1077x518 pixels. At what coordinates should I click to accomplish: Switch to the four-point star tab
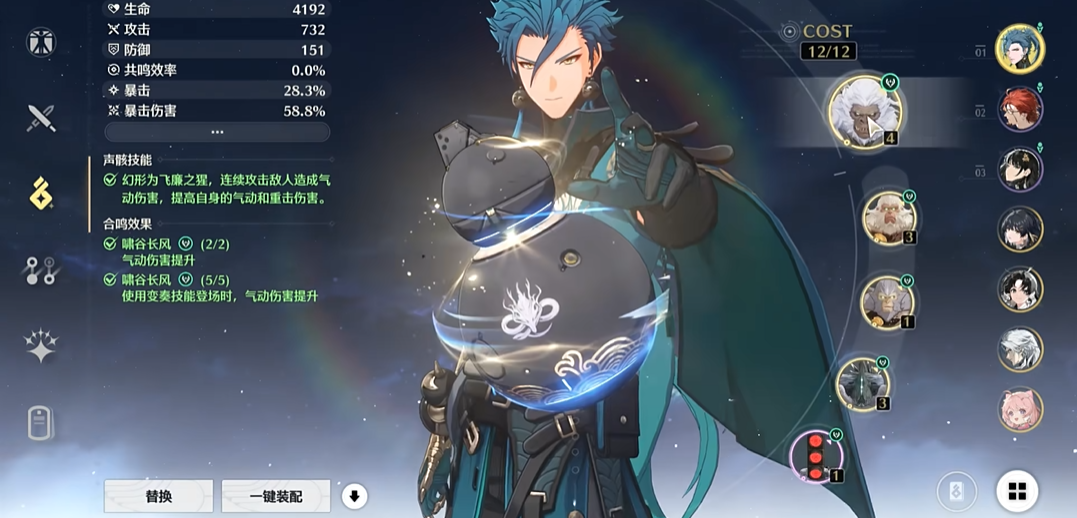41,346
